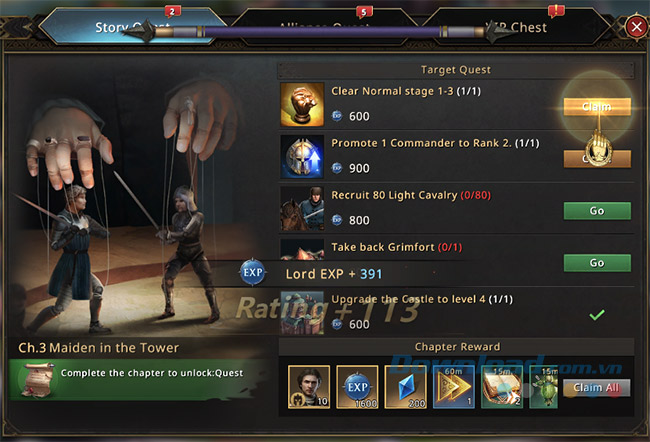The image size is (650, 442).
Task: Close the quest window
Action: click(x=636, y=27)
